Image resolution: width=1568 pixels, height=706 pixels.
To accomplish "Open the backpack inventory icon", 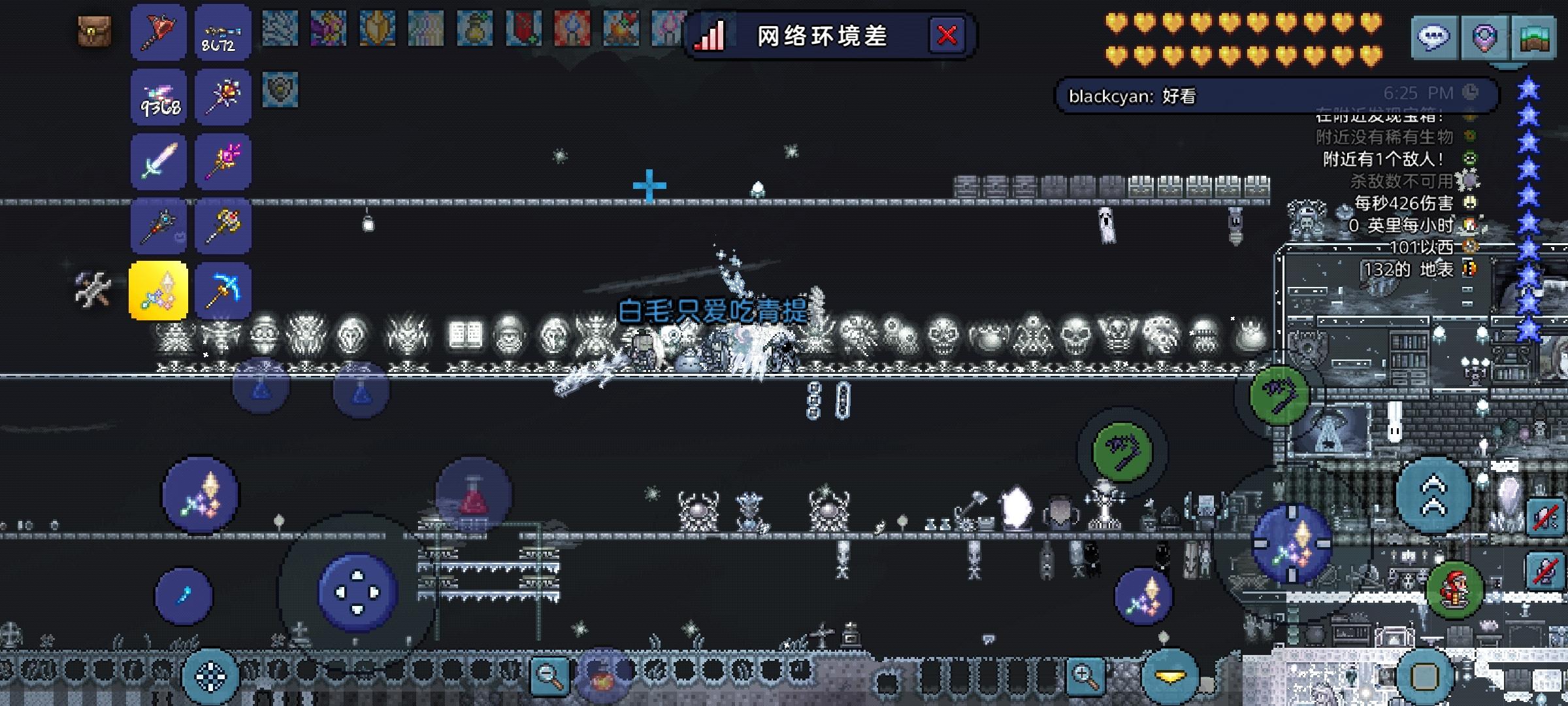I will (94, 31).
